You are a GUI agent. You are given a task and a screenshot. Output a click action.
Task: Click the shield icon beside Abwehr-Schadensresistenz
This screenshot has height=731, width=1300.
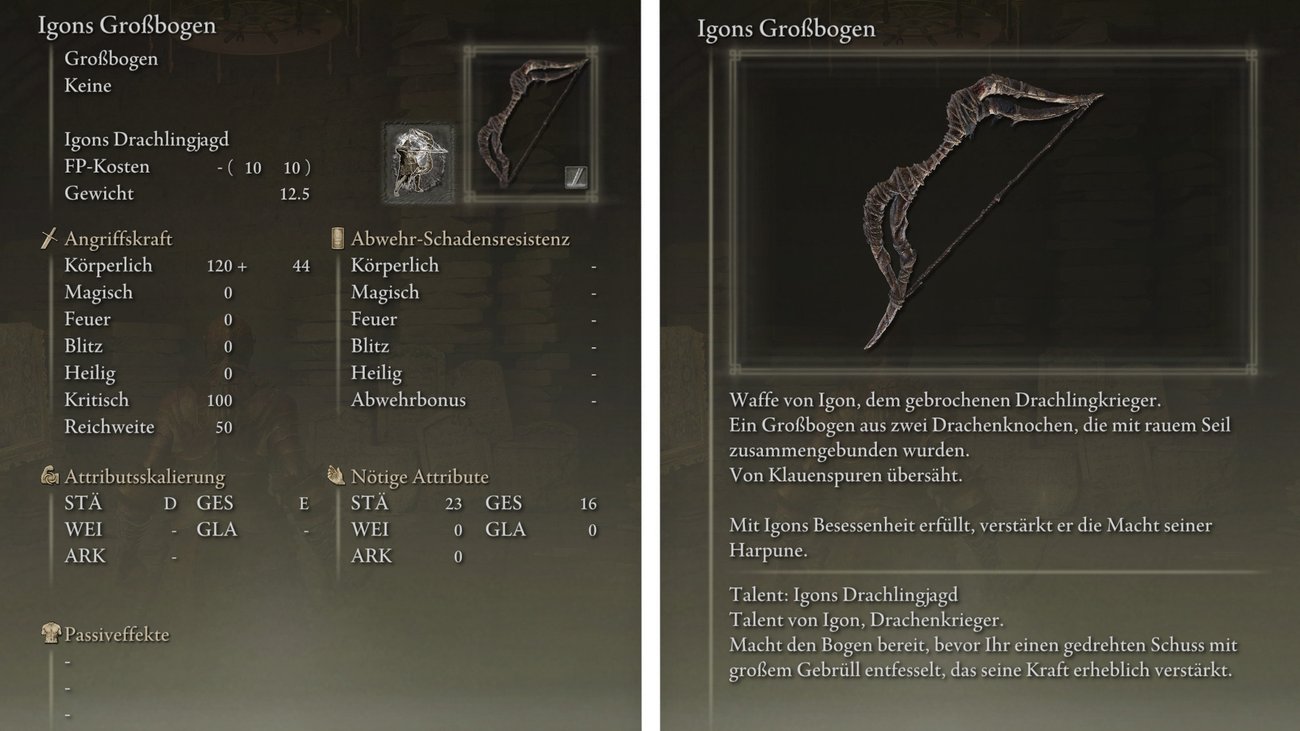pyautogui.click(x=337, y=238)
